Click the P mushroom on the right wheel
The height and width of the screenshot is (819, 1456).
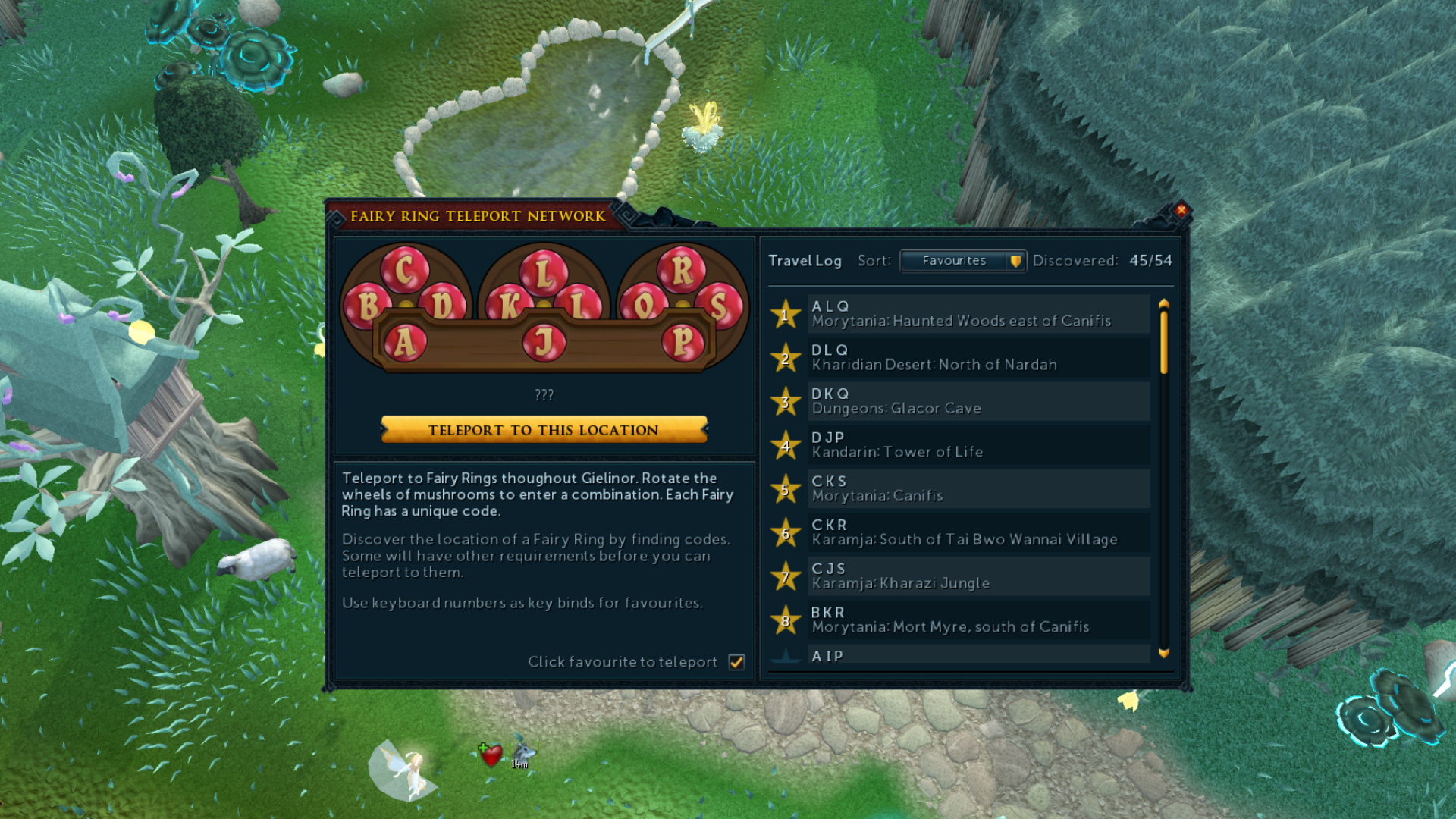click(685, 342)
